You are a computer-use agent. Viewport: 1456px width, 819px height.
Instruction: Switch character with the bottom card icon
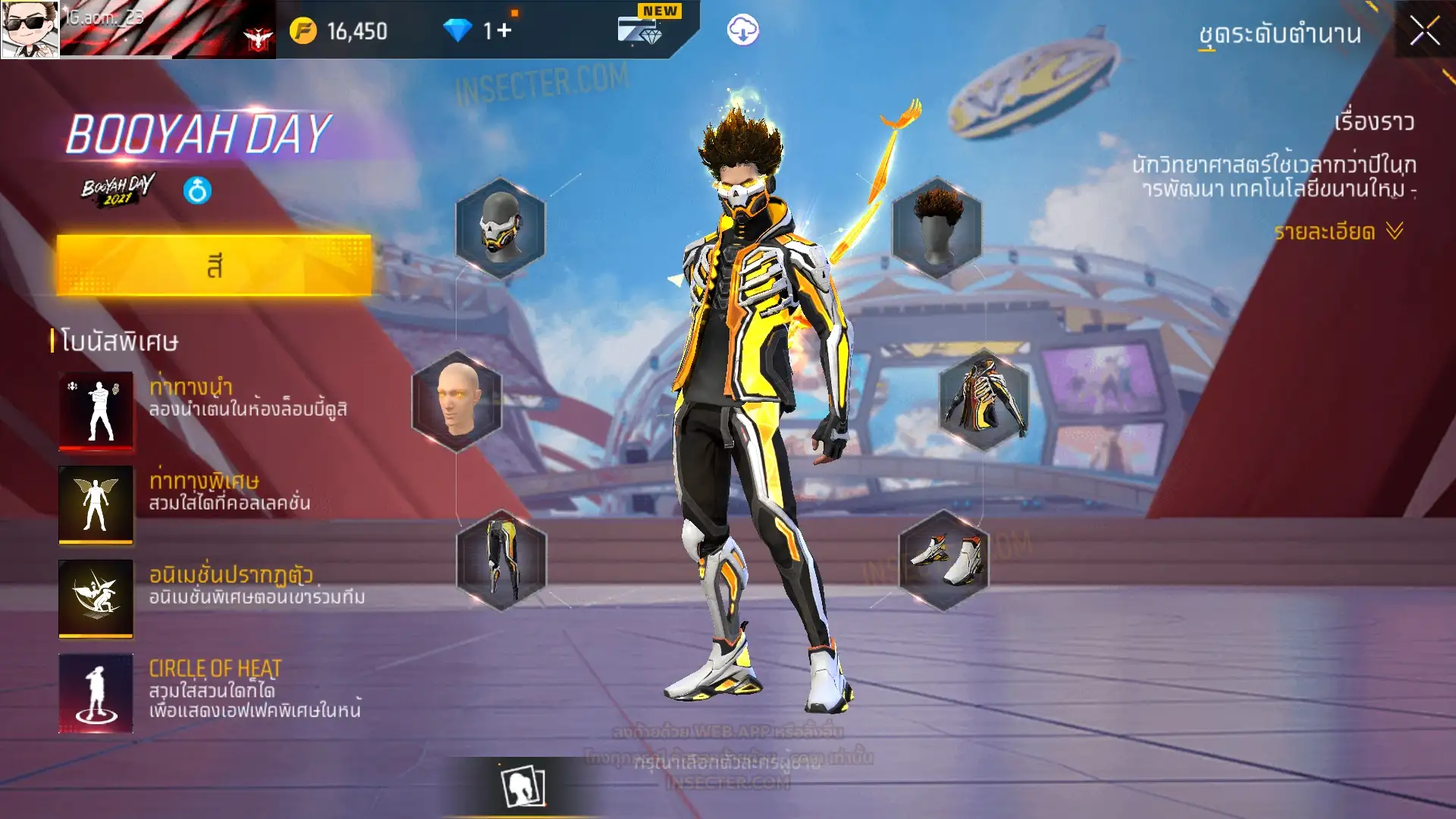click(x=523, y=786)
